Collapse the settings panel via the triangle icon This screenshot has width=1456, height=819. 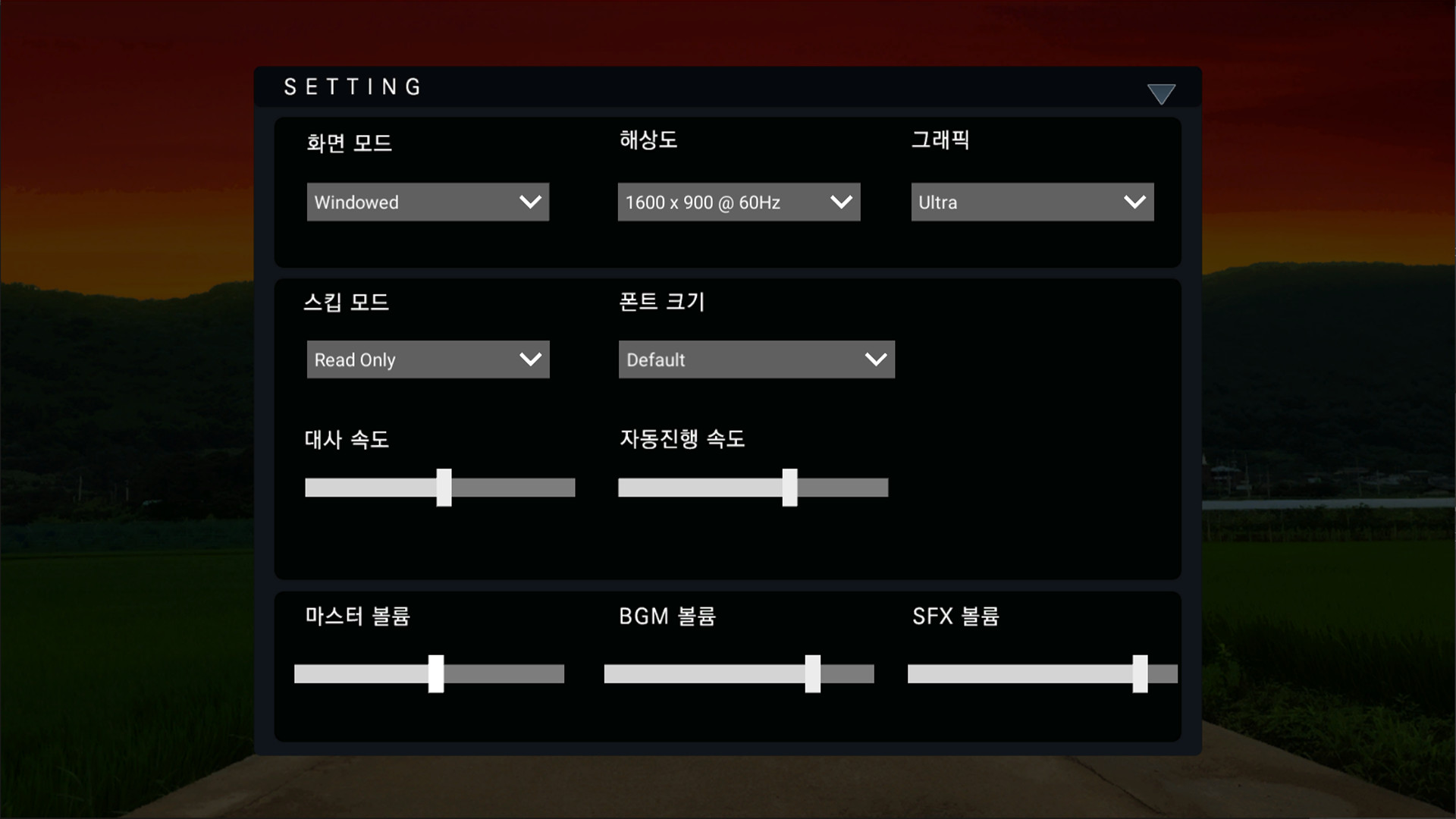point(1163,93)
